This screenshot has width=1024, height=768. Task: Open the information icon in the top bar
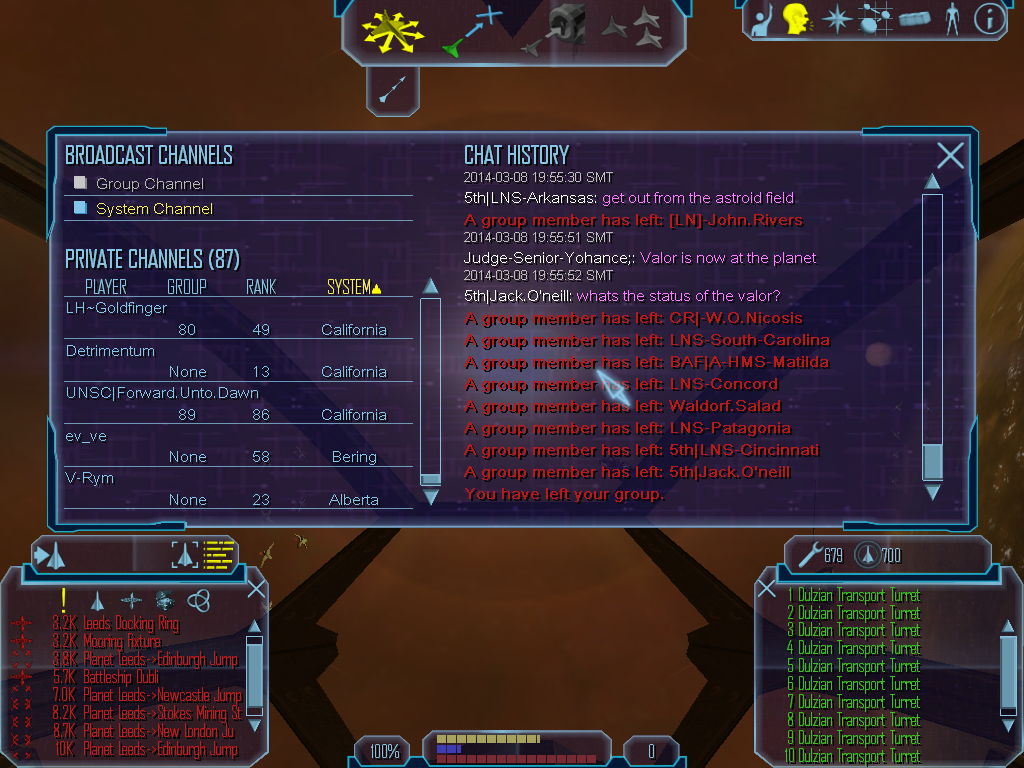[x=989, y=19]
